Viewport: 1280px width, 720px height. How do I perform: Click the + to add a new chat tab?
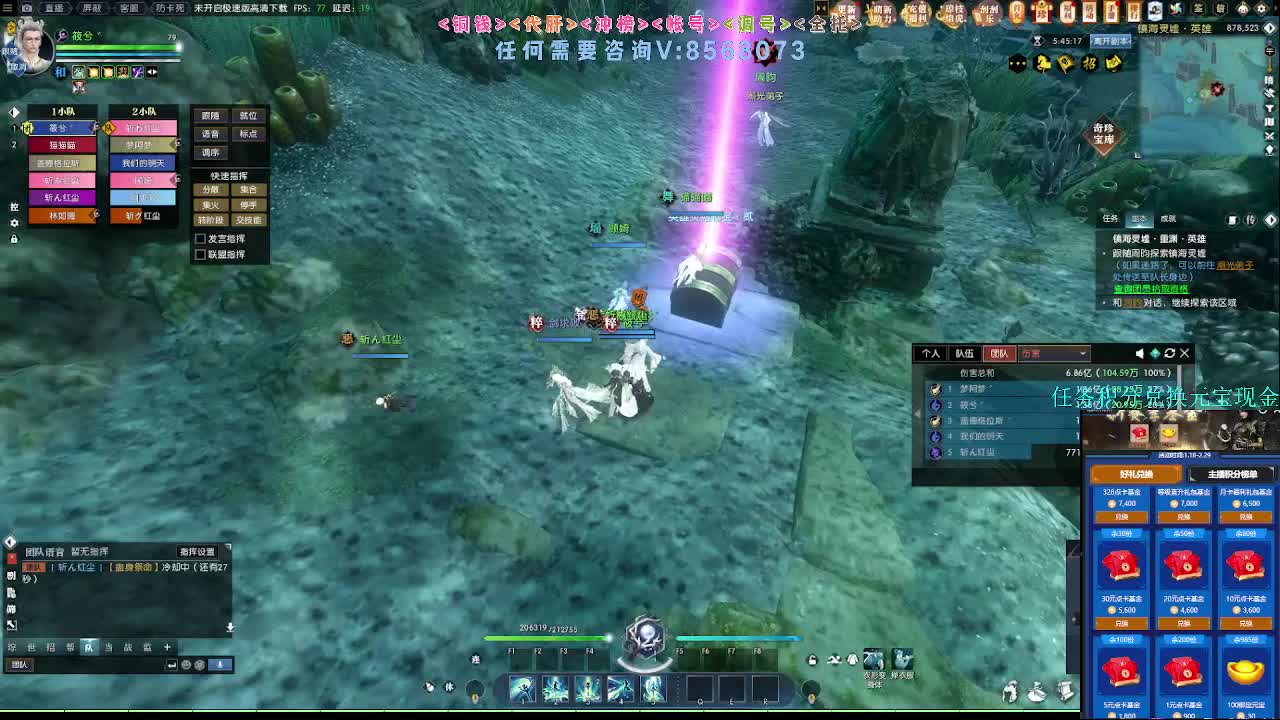(x=167, y=647)
